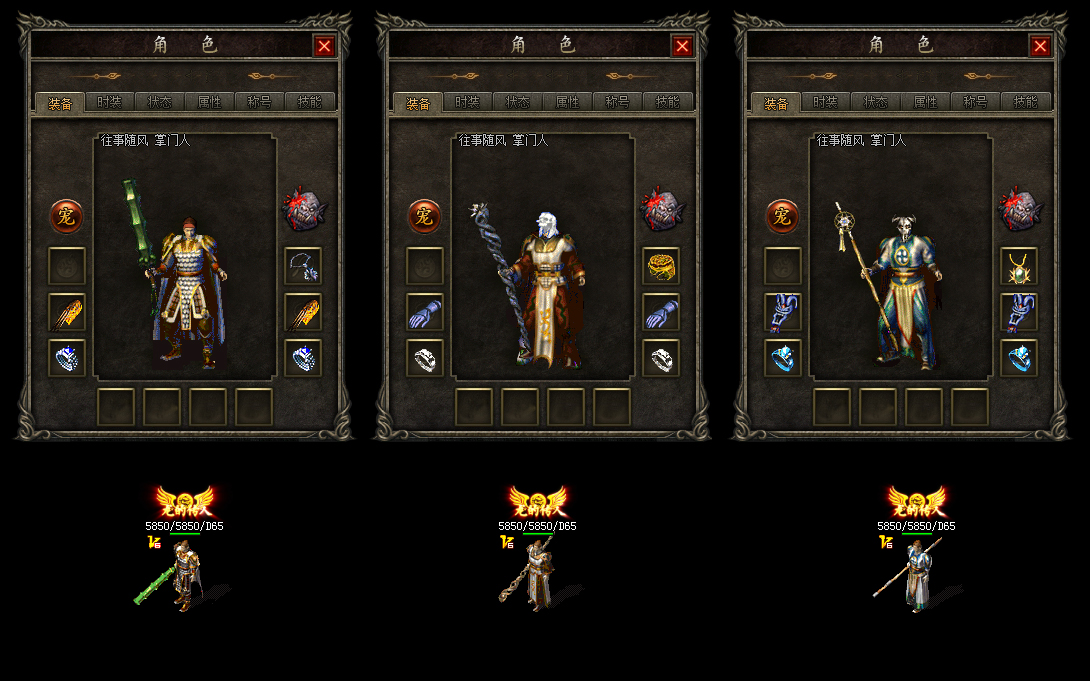Image resolution: width=1090 pixels, height=681 pixels.
Task: Select the 称号 tab in the warrior's panel
Action: coord(260,102)
